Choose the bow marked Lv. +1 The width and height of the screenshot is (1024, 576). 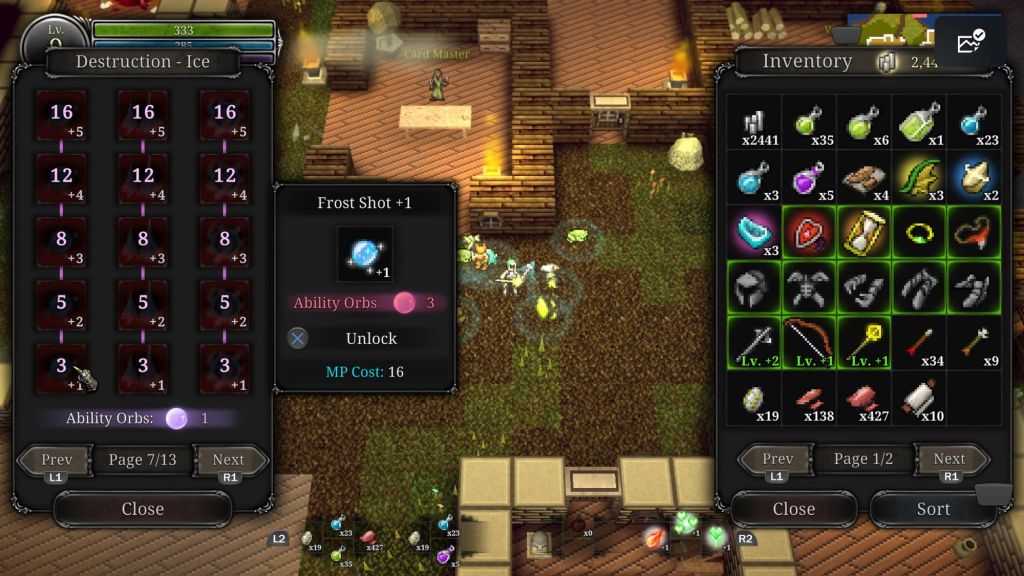coord(809,342)
